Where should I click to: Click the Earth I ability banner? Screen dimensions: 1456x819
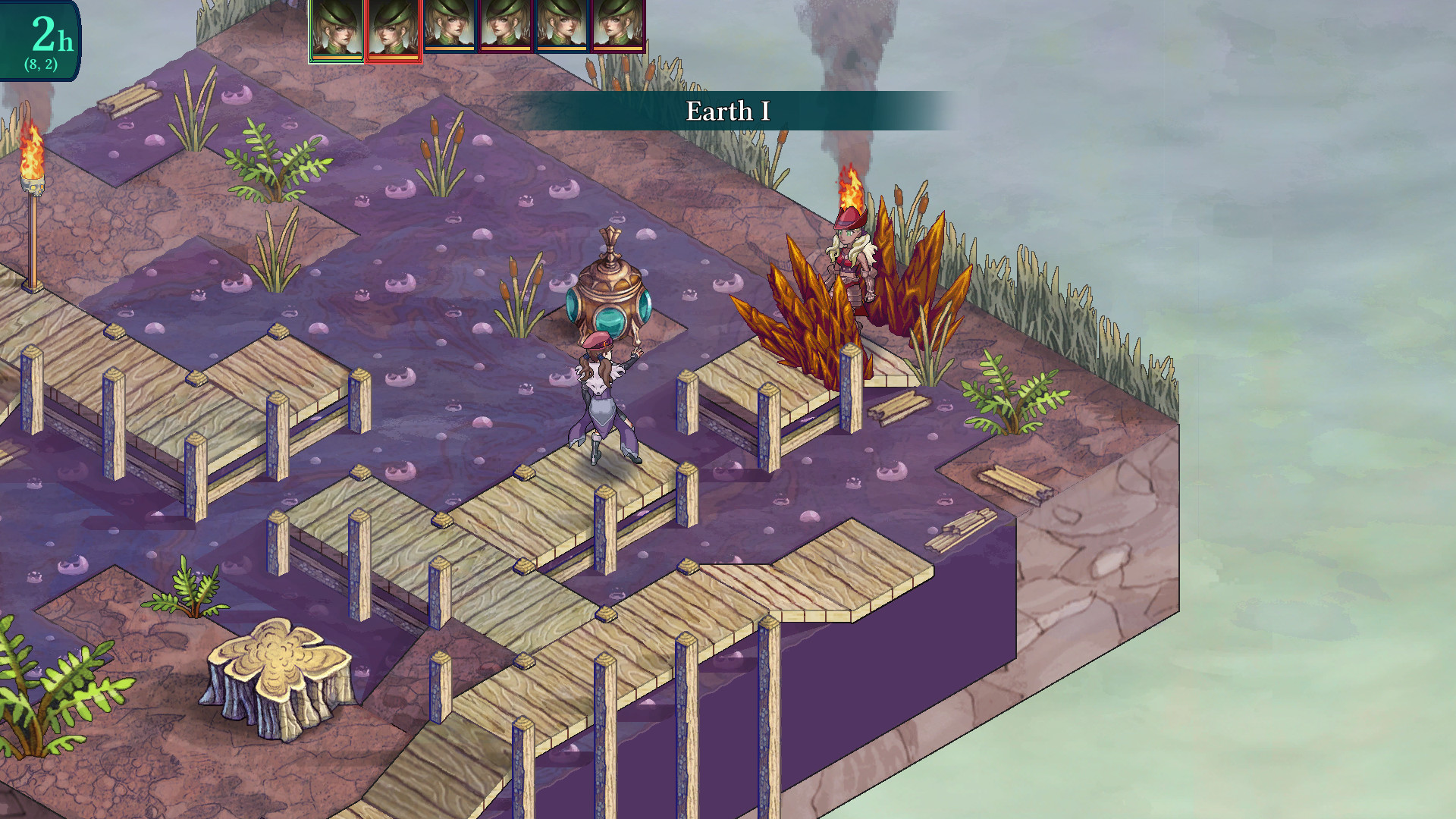click(726, 111)
